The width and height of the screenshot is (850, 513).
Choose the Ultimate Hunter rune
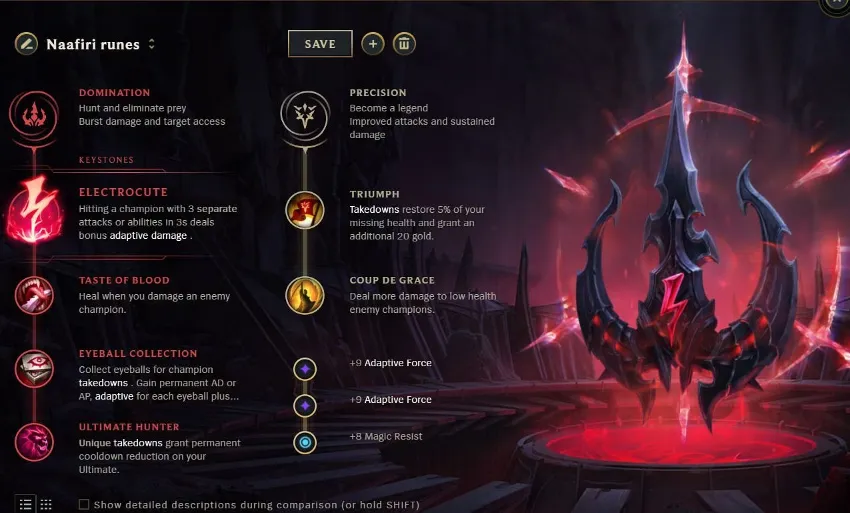(x=33, y=441)
